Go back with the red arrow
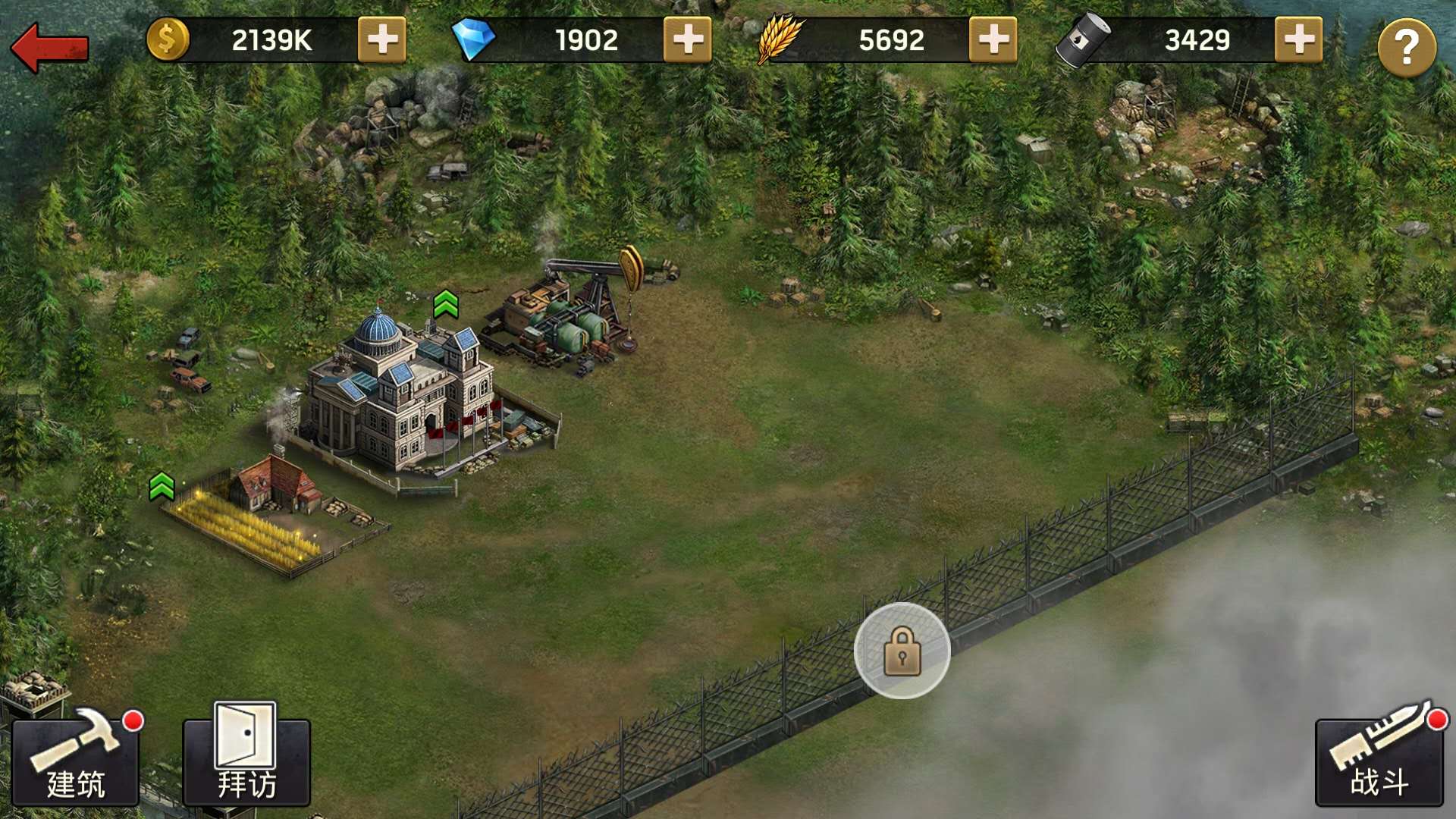The height and width of the screenshot is (819, 1456). [50, 47]
